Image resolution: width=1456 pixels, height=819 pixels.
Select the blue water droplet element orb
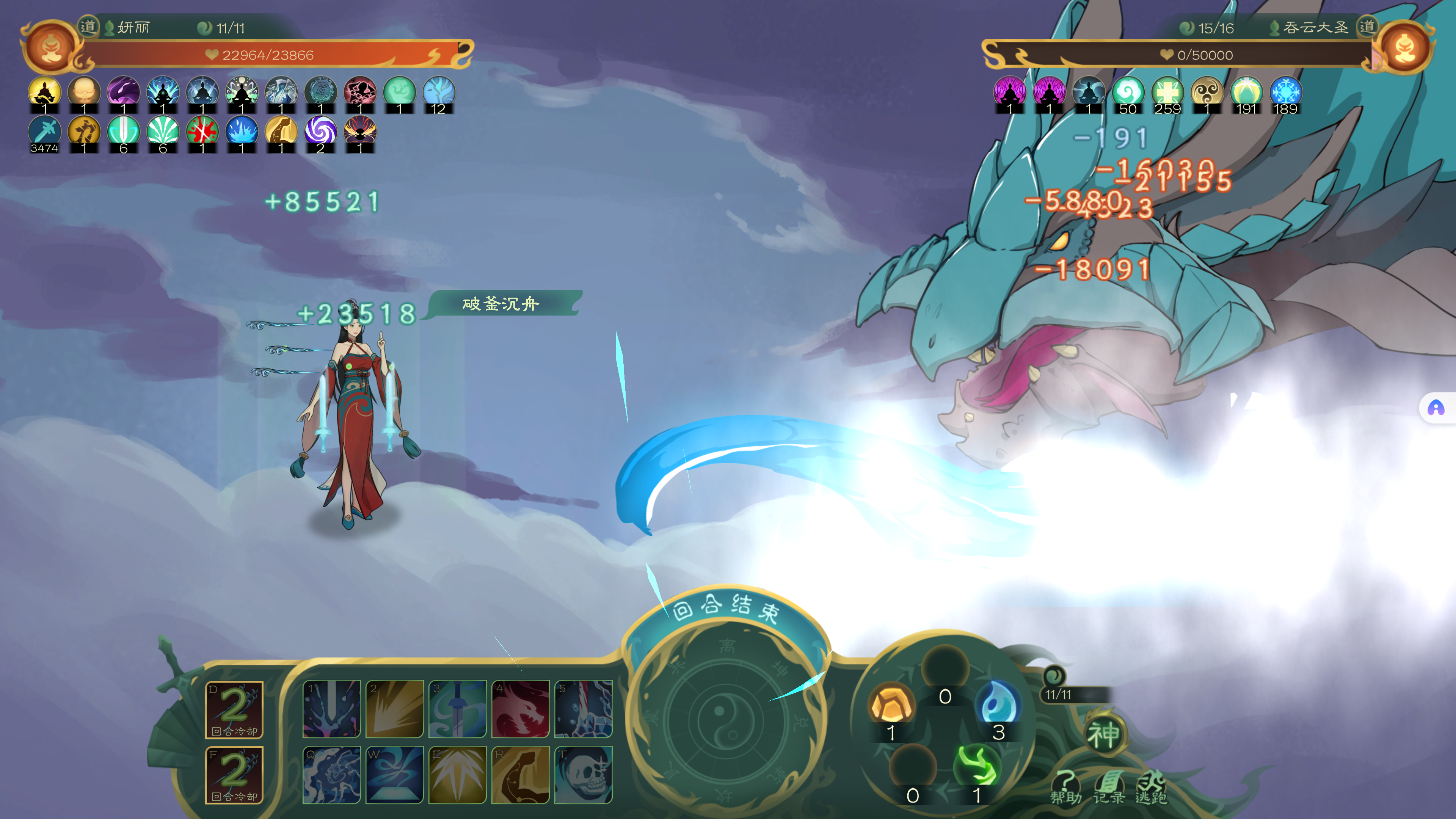(x=998, y=703)
